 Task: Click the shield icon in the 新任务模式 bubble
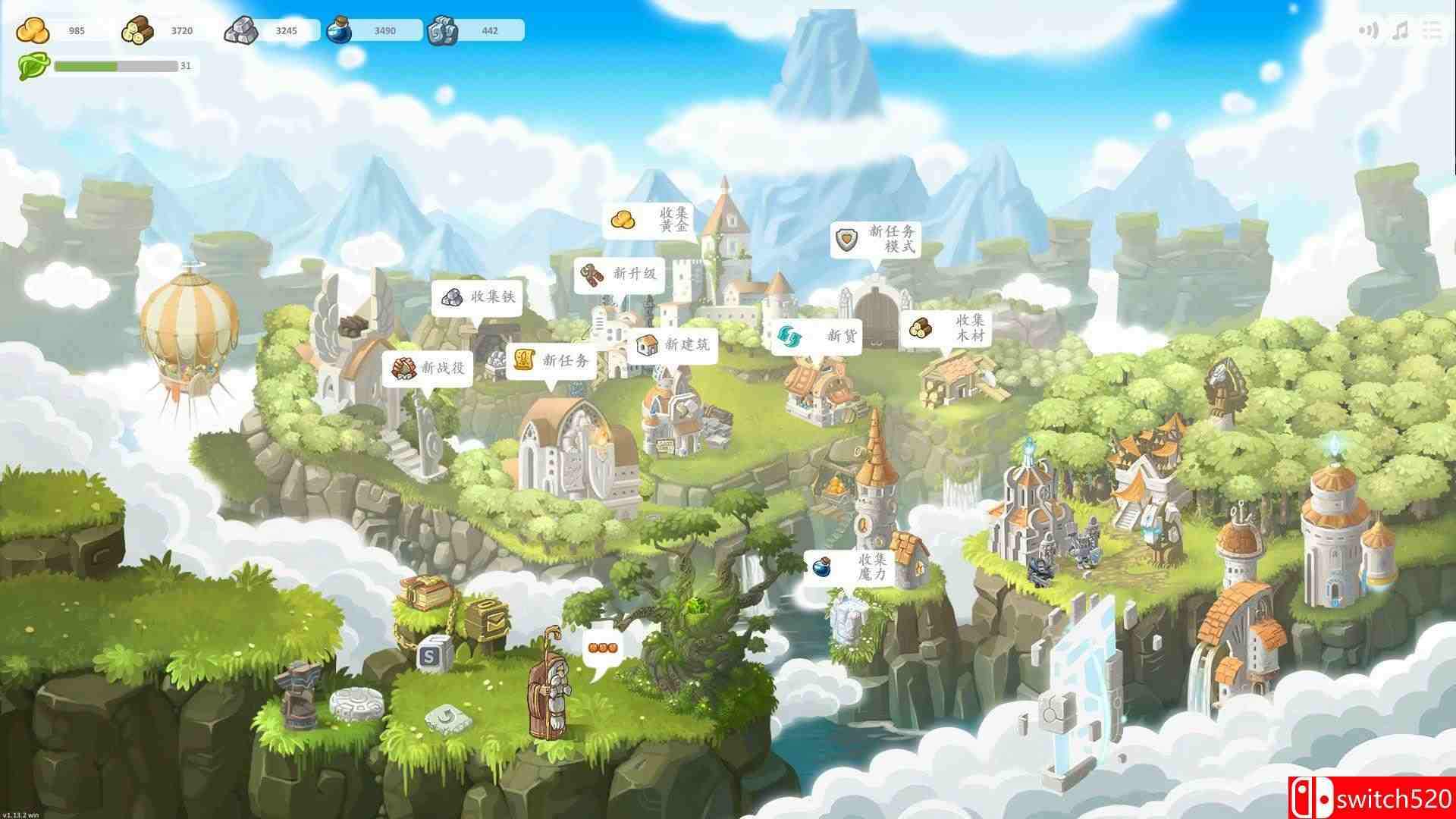(847, 240)
